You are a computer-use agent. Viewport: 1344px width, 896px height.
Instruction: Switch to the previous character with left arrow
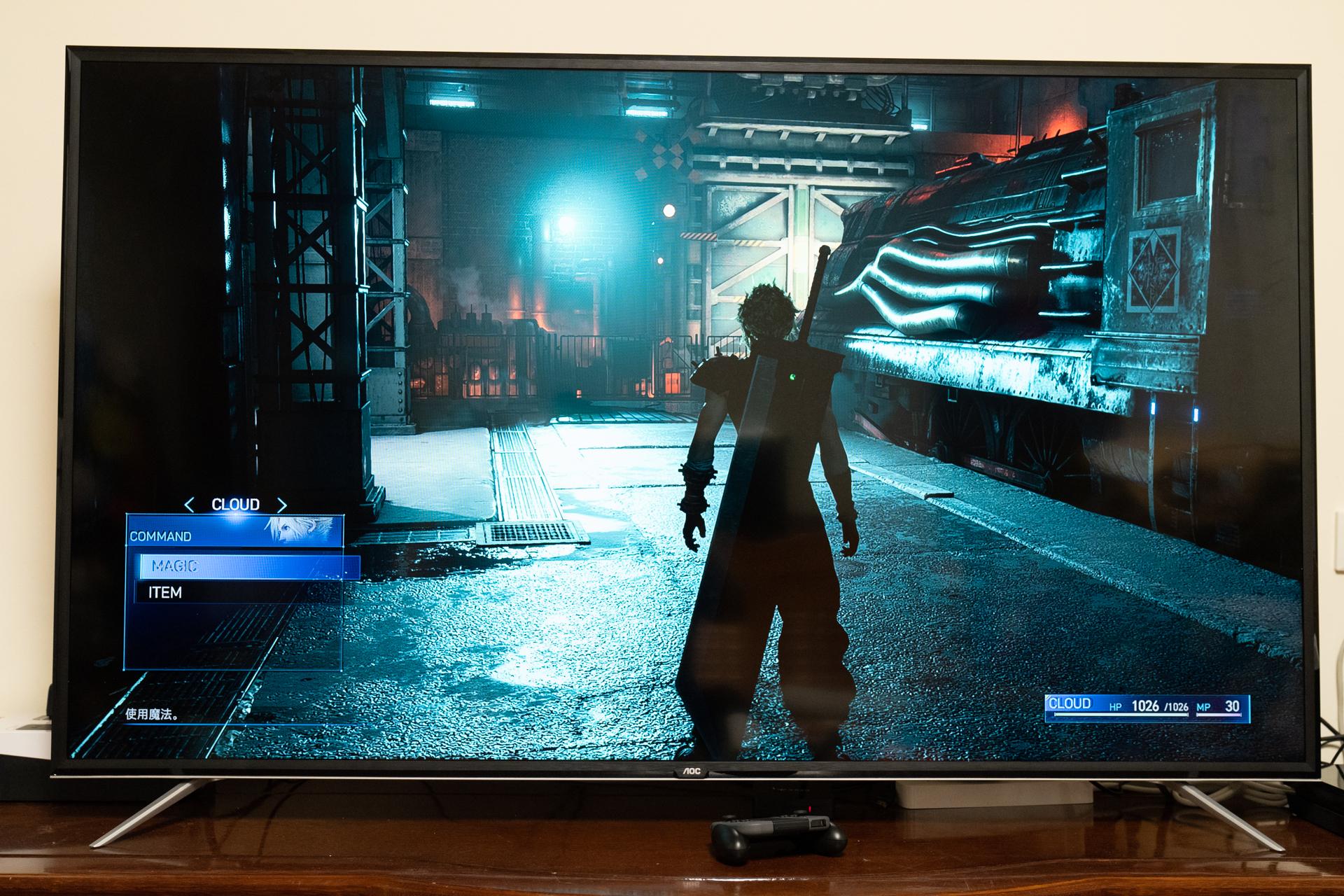pos(189,505)
